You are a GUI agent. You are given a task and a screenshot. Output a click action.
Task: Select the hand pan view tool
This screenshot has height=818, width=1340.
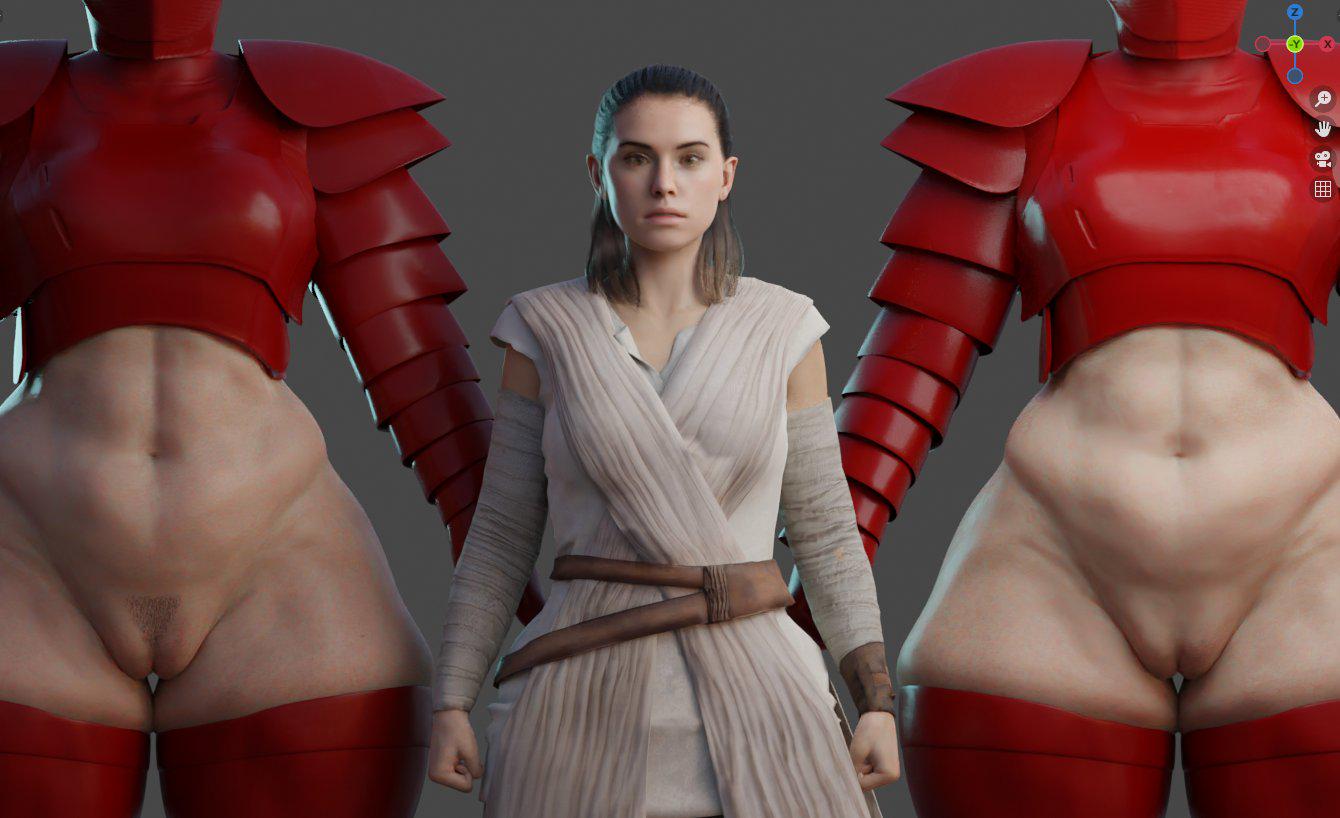[x=1323, y=128]
